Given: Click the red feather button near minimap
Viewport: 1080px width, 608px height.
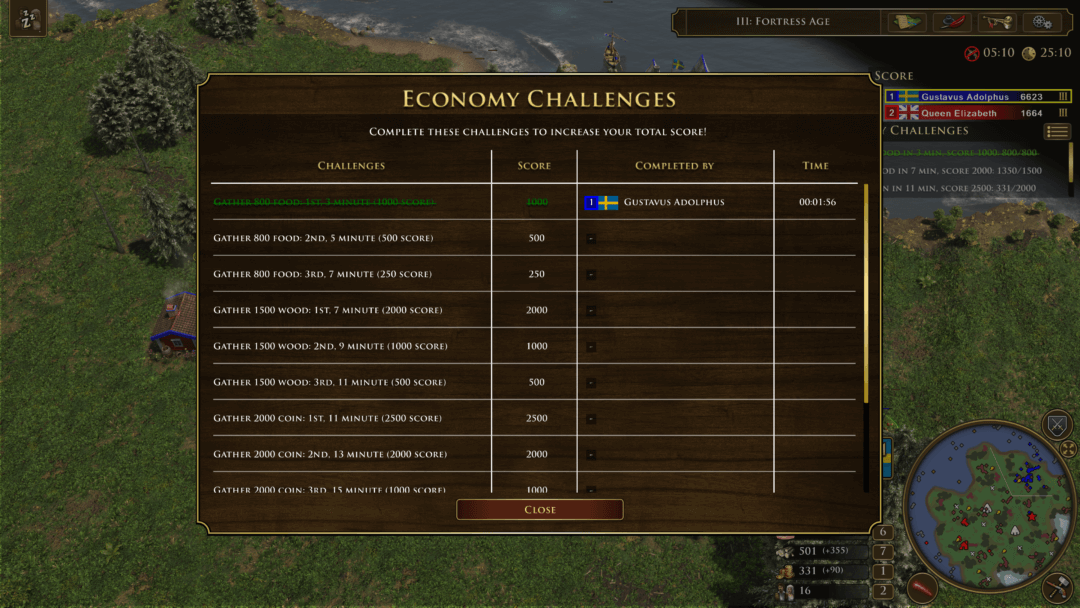Looking at the screenshot, I should pyautogui.click(x=921, y=587).
